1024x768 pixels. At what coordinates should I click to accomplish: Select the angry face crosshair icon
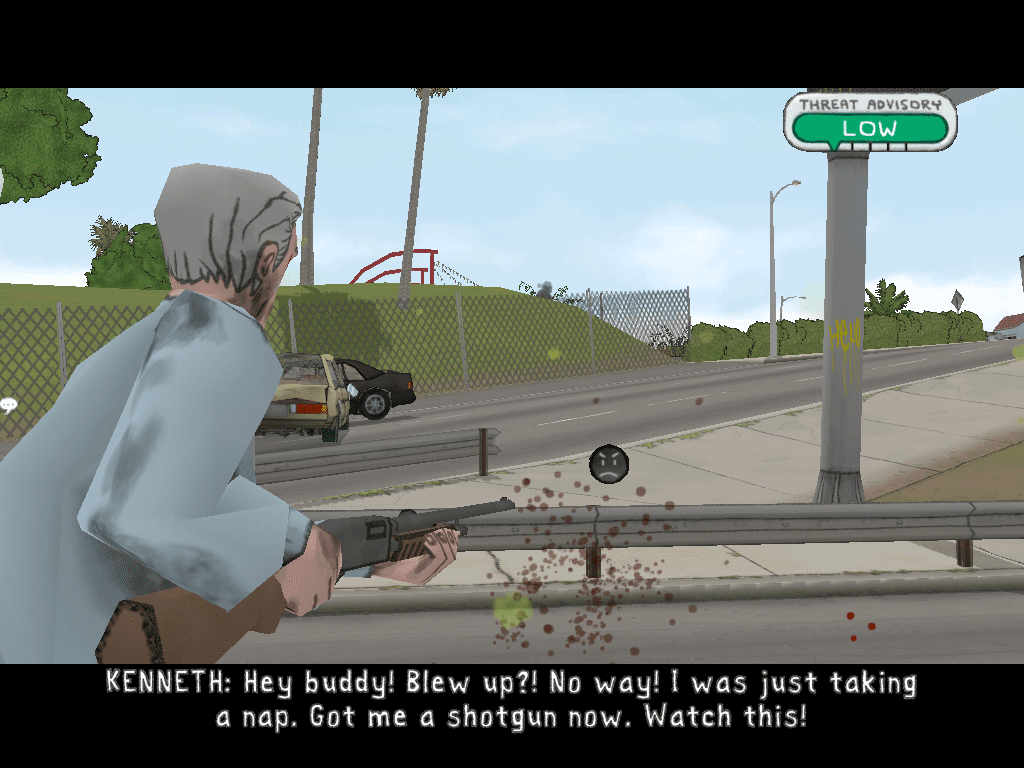point(608,464)
